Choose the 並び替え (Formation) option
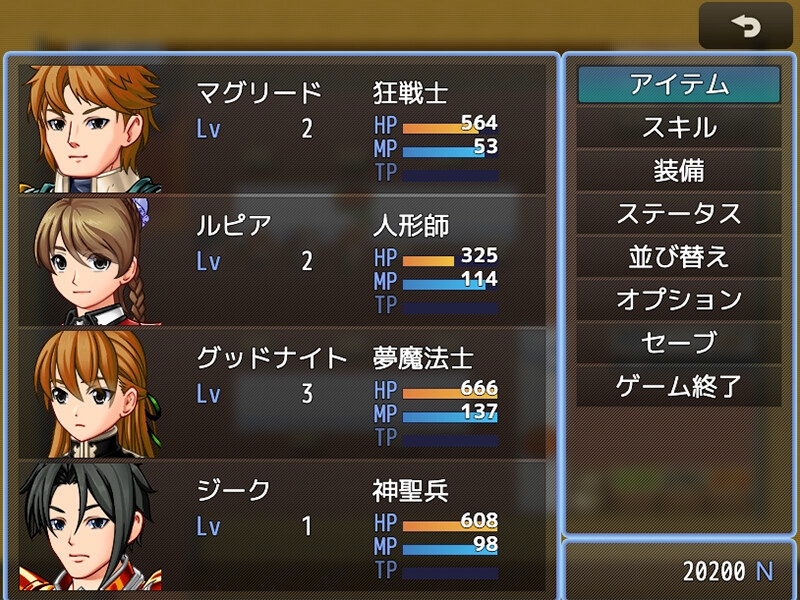 point(678,257)
